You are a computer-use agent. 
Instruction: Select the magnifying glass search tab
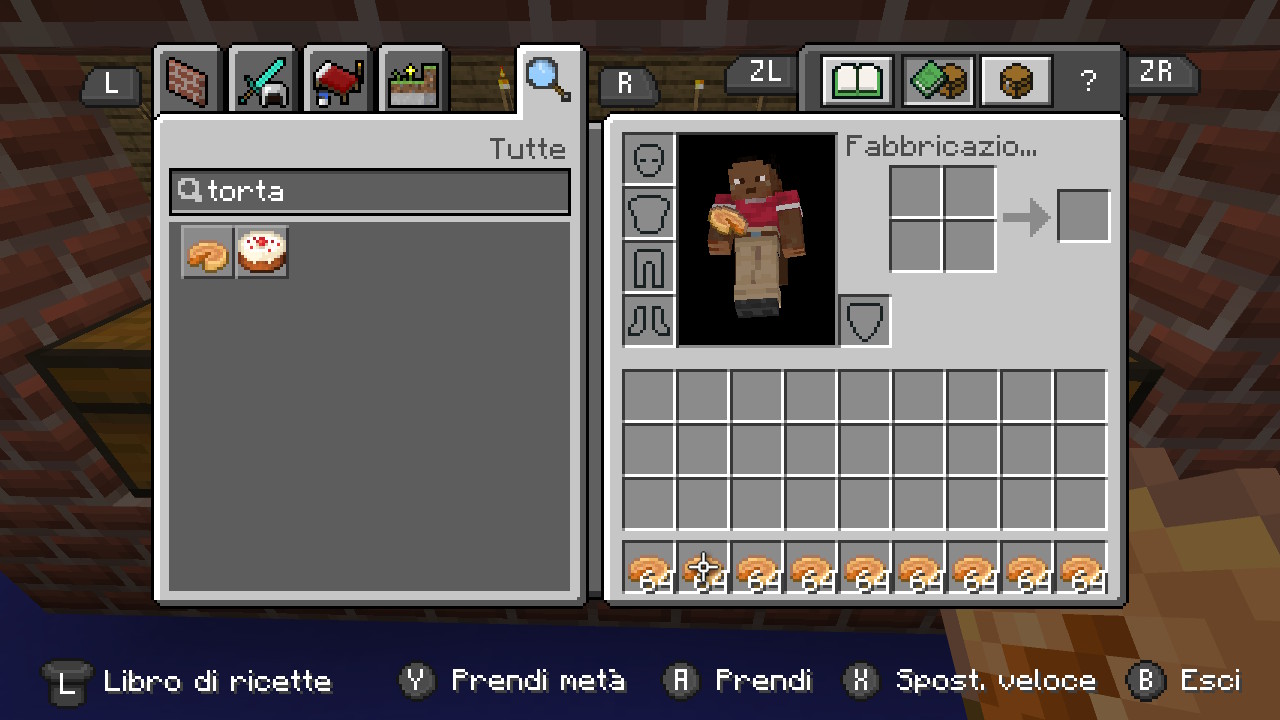548,78
